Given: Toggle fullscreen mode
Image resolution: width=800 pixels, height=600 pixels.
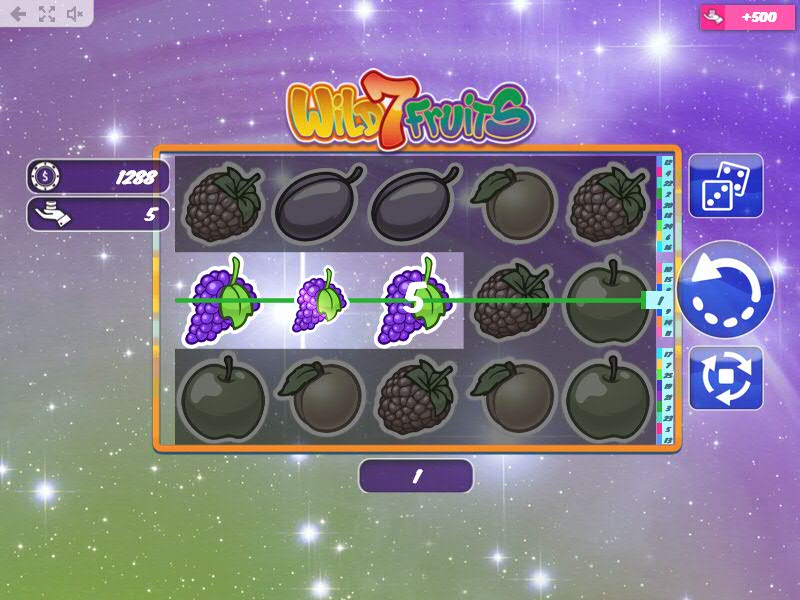Looking at the screenshot, I should point(46,14).
